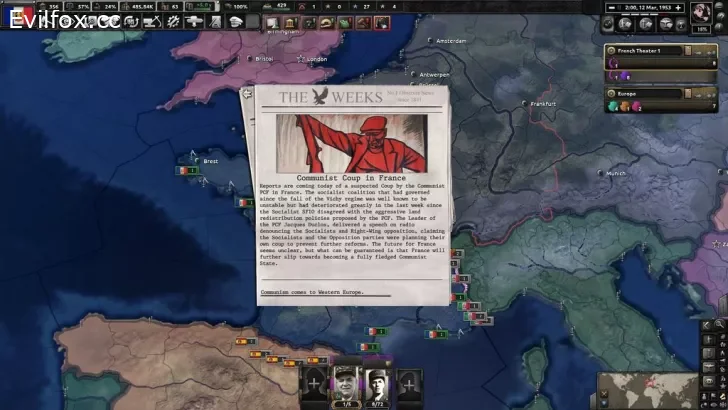
Task: Add a new army on the left plus slot
Action: click(x=315, y=382)
